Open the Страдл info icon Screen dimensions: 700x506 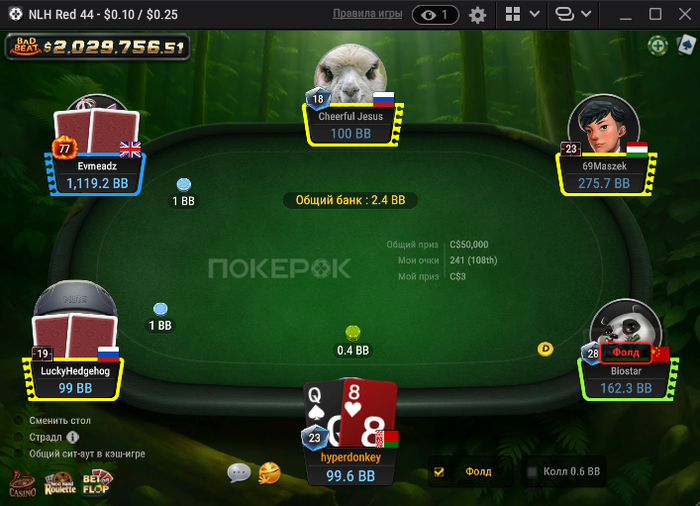(x=73, y=437)
